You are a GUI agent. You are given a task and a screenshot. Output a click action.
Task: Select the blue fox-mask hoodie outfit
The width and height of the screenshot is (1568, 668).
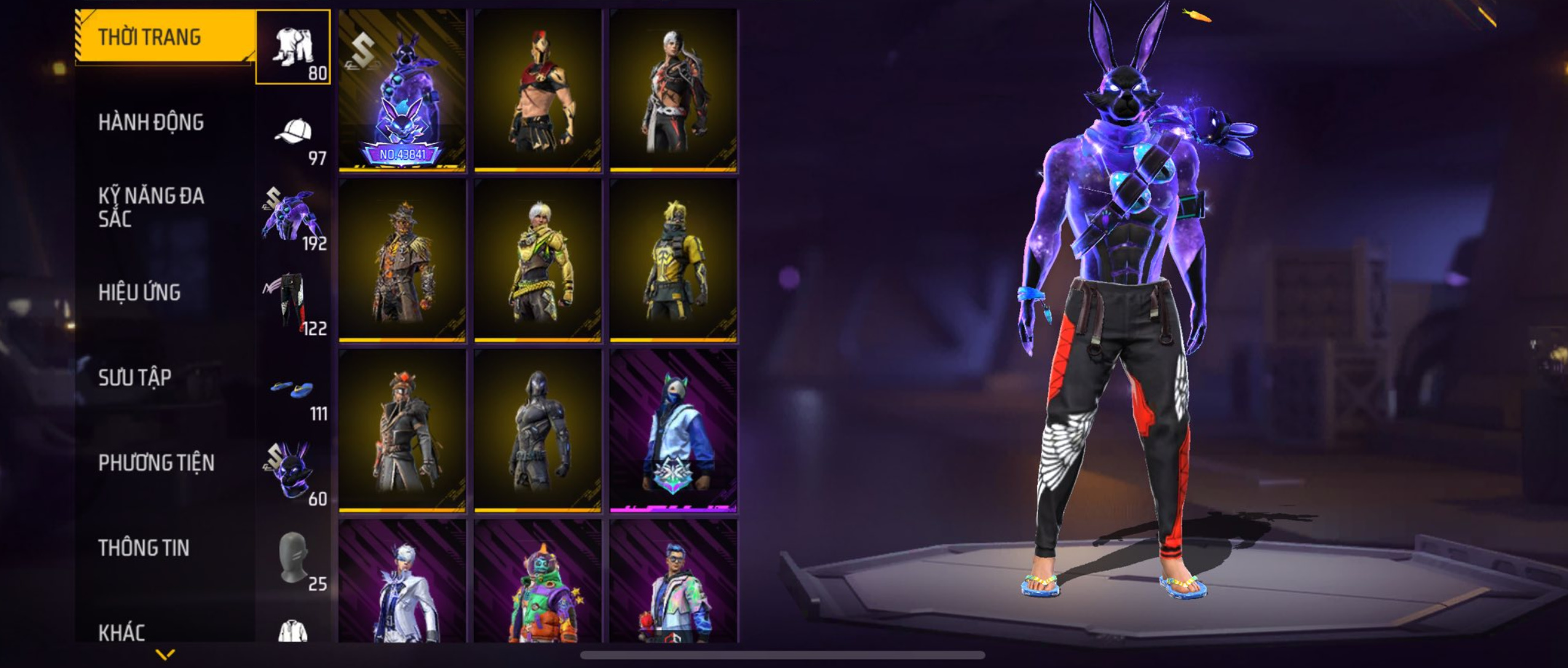[673, 430]
